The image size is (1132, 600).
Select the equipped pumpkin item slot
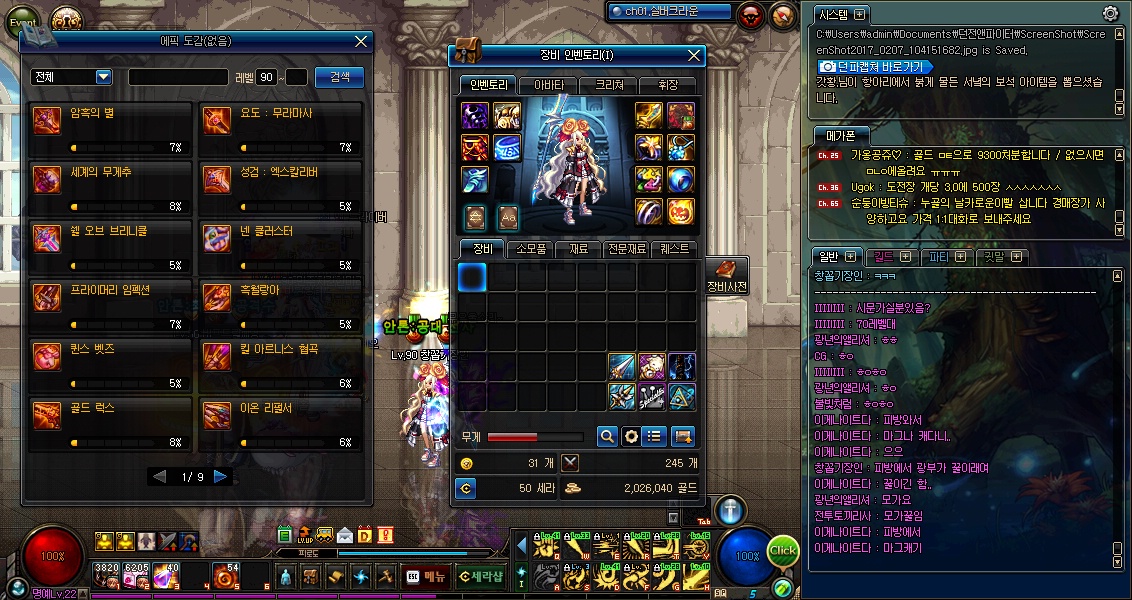pyautogui.click(x=679, y=211)
